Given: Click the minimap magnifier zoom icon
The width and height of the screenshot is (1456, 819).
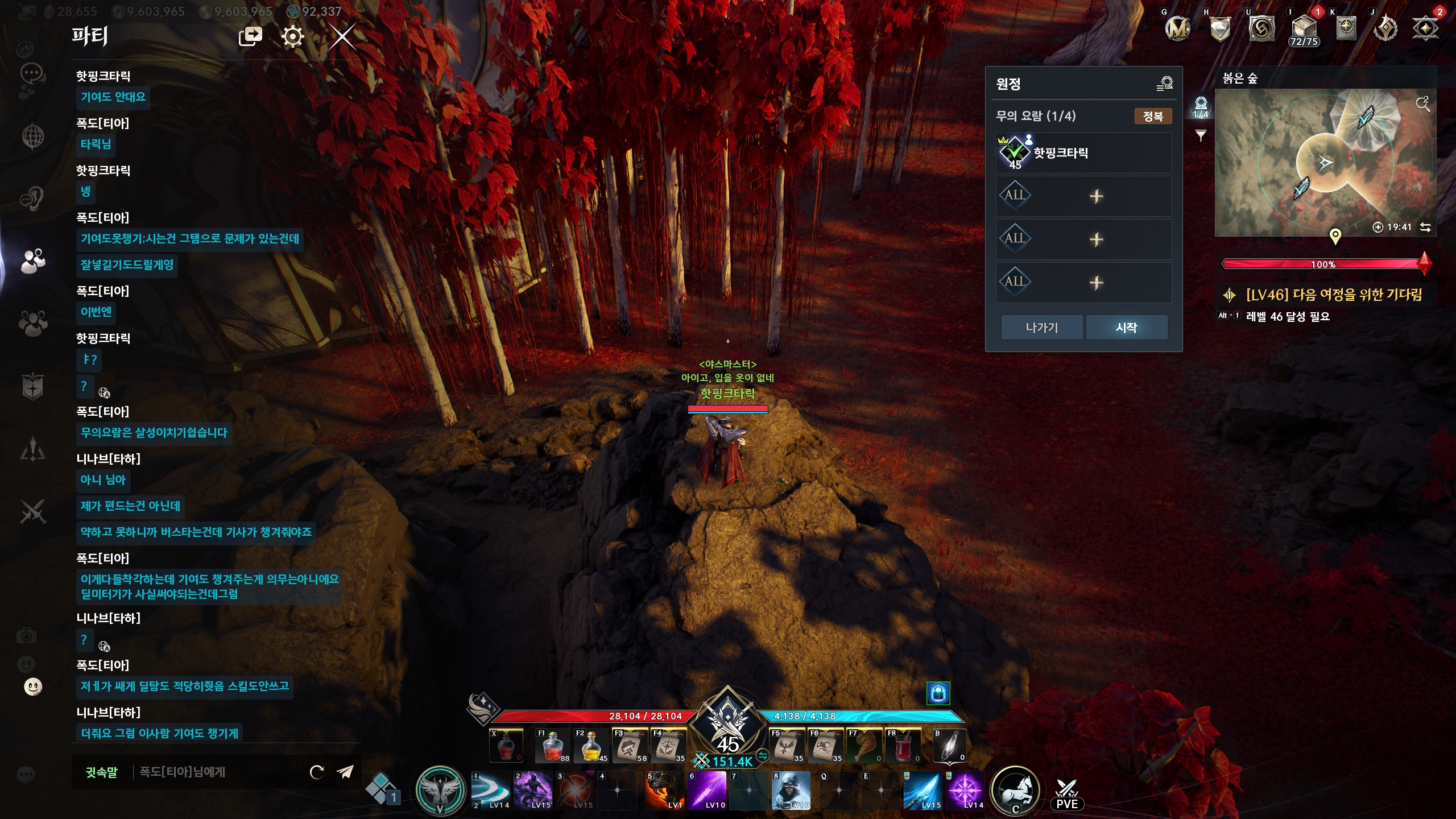Looking at the screenshot, I should (x=1422, y=104).
